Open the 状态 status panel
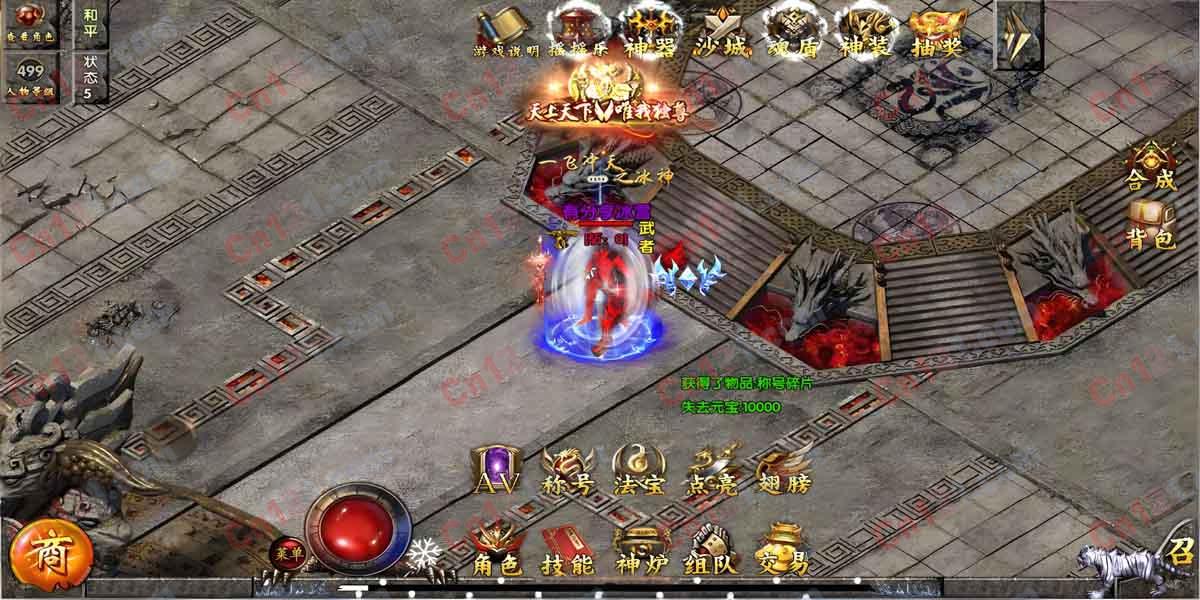The width and height of the screenshot is (1200, 600). click(91, 76)
